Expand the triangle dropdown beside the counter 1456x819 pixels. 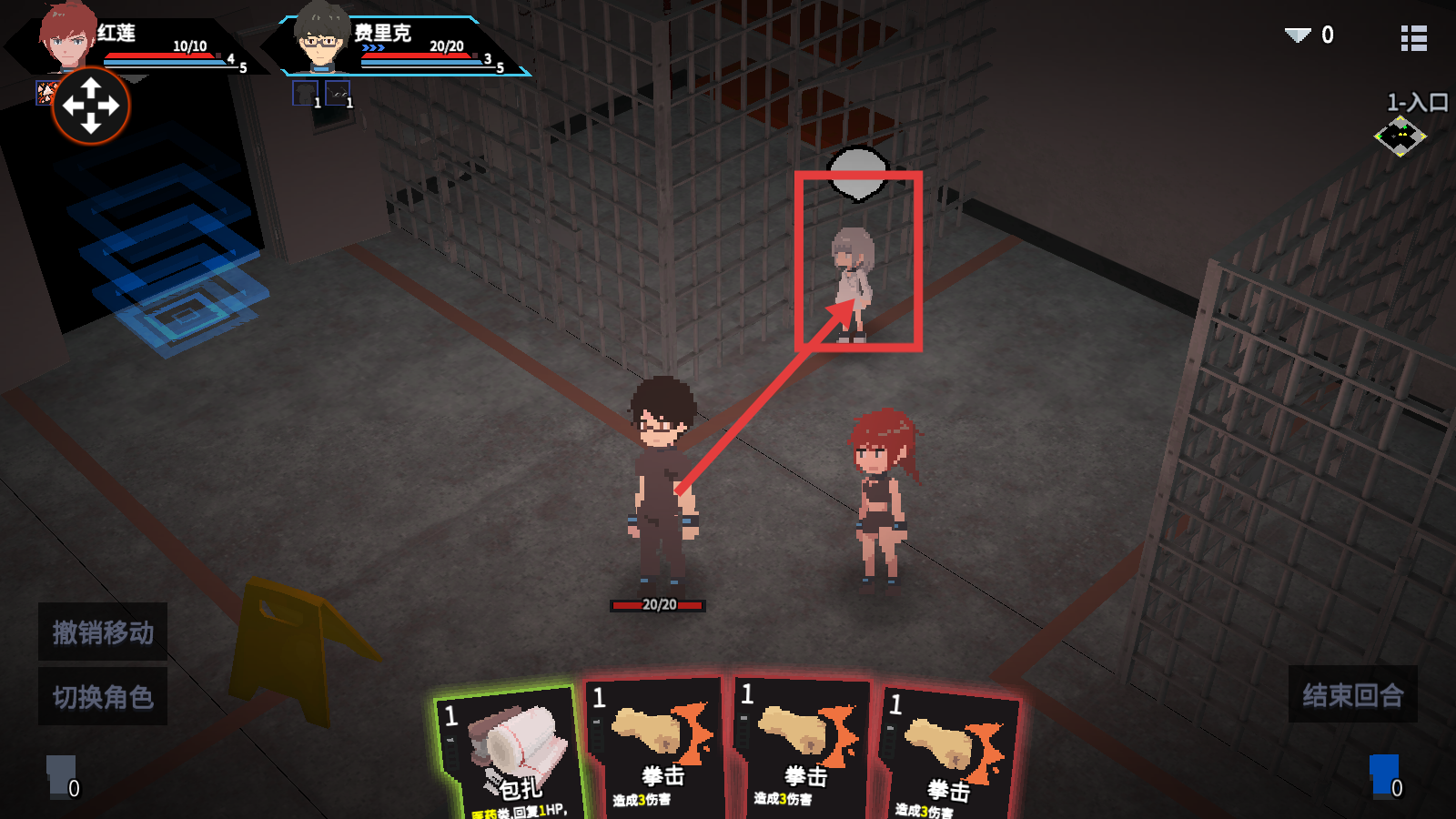pyautogui.click(x=1298, y=35)
